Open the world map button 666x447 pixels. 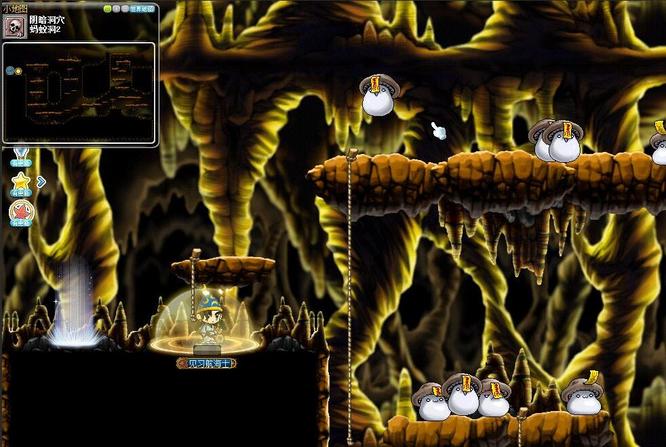pyautogui.click(x=141, y=8)
